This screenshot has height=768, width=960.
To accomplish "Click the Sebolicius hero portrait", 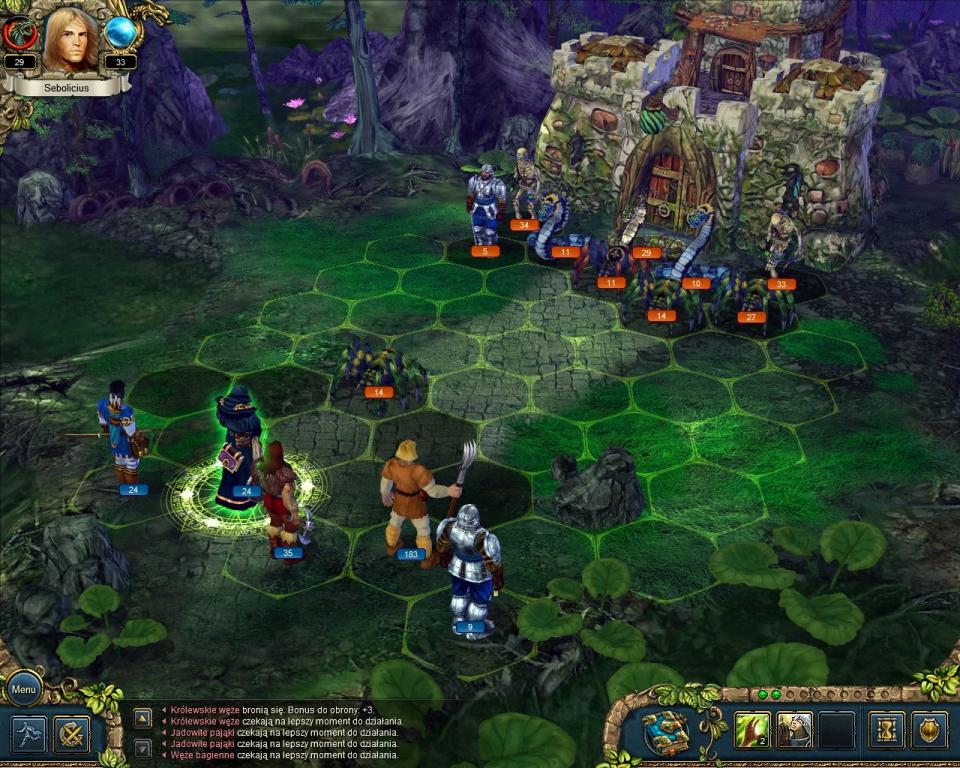I will click(71, 41).
